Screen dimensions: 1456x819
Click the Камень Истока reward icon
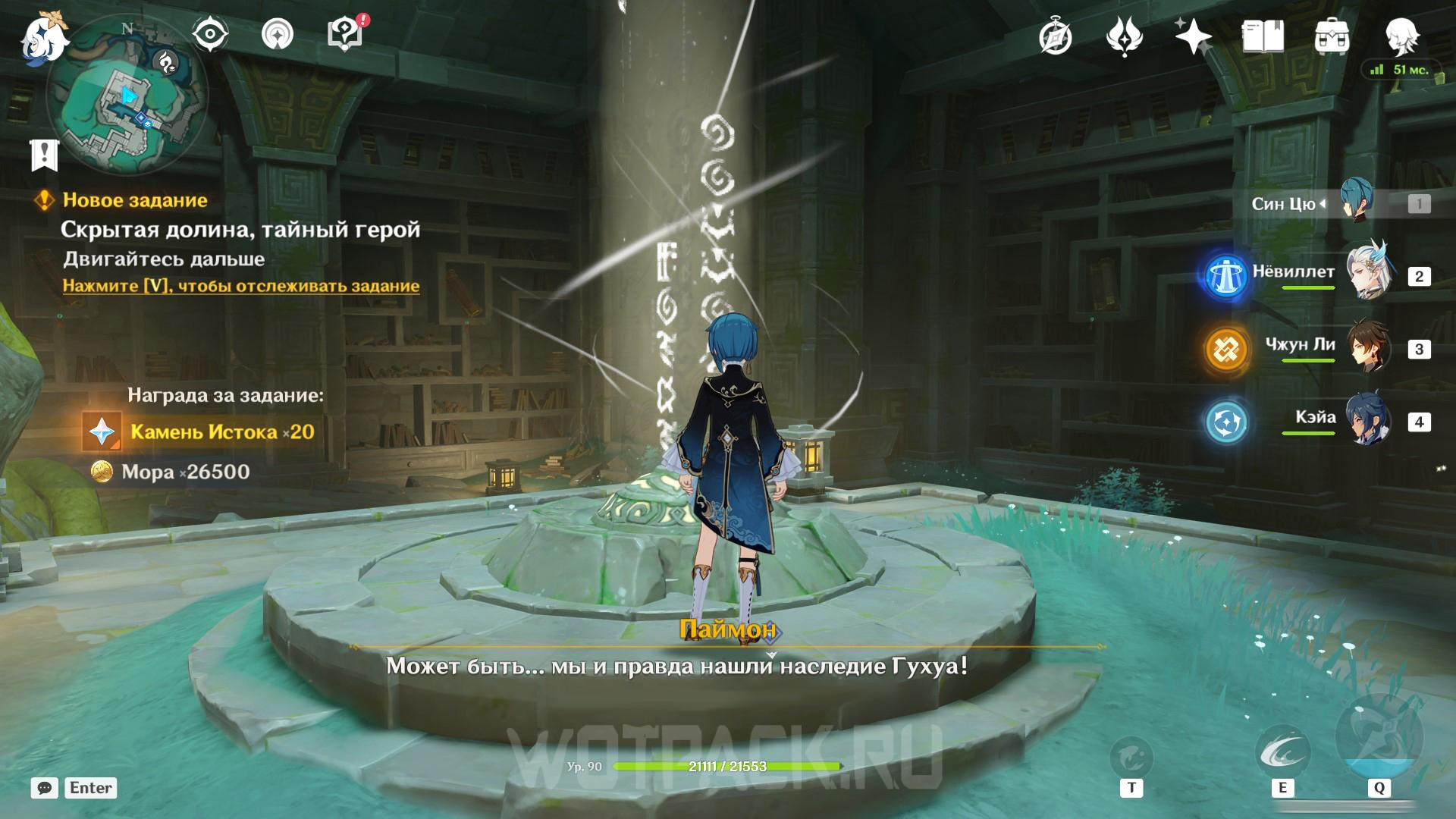coord(102,432)
